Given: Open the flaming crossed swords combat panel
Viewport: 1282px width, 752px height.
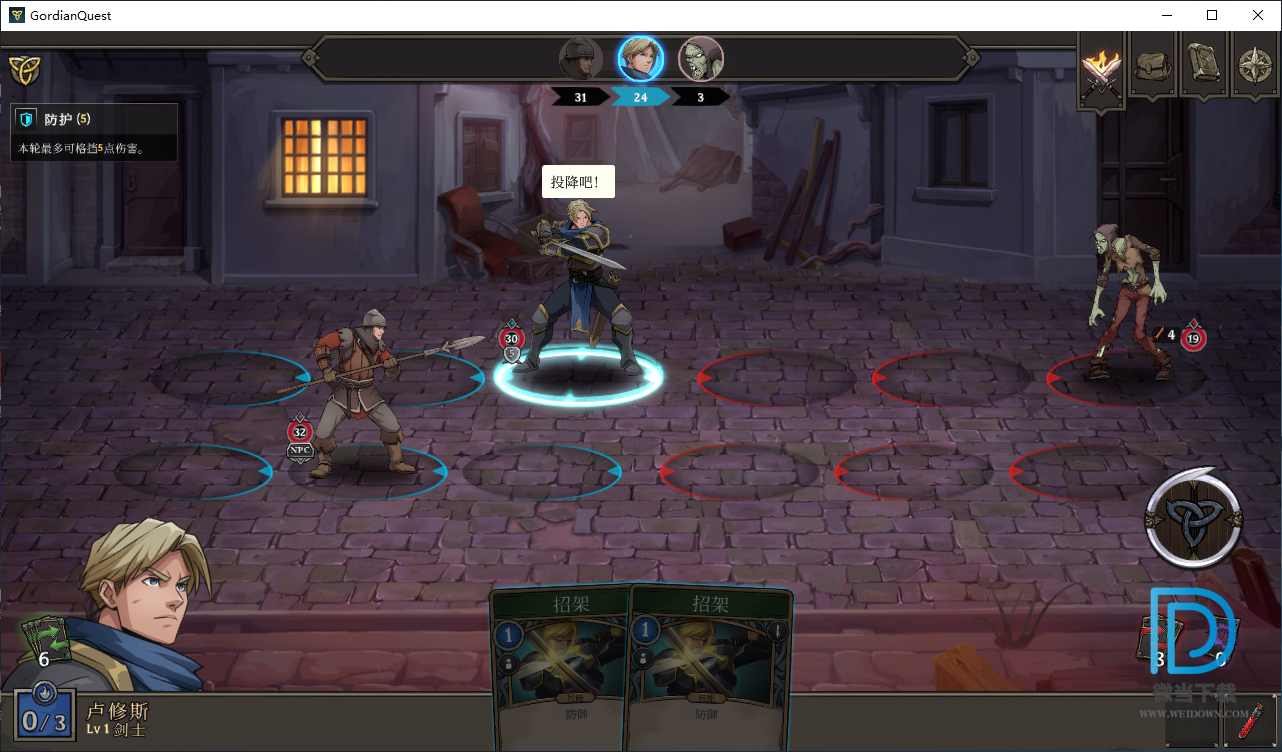Looking at the screenshot, I should 1101,66.
